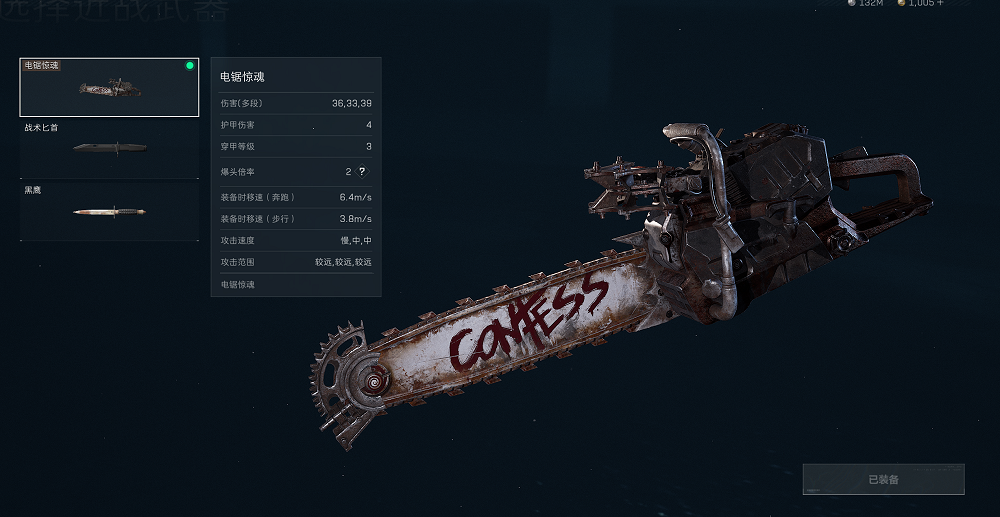Add gold currency with the plus button
The image size is (1000, 517).
[940, 4]
